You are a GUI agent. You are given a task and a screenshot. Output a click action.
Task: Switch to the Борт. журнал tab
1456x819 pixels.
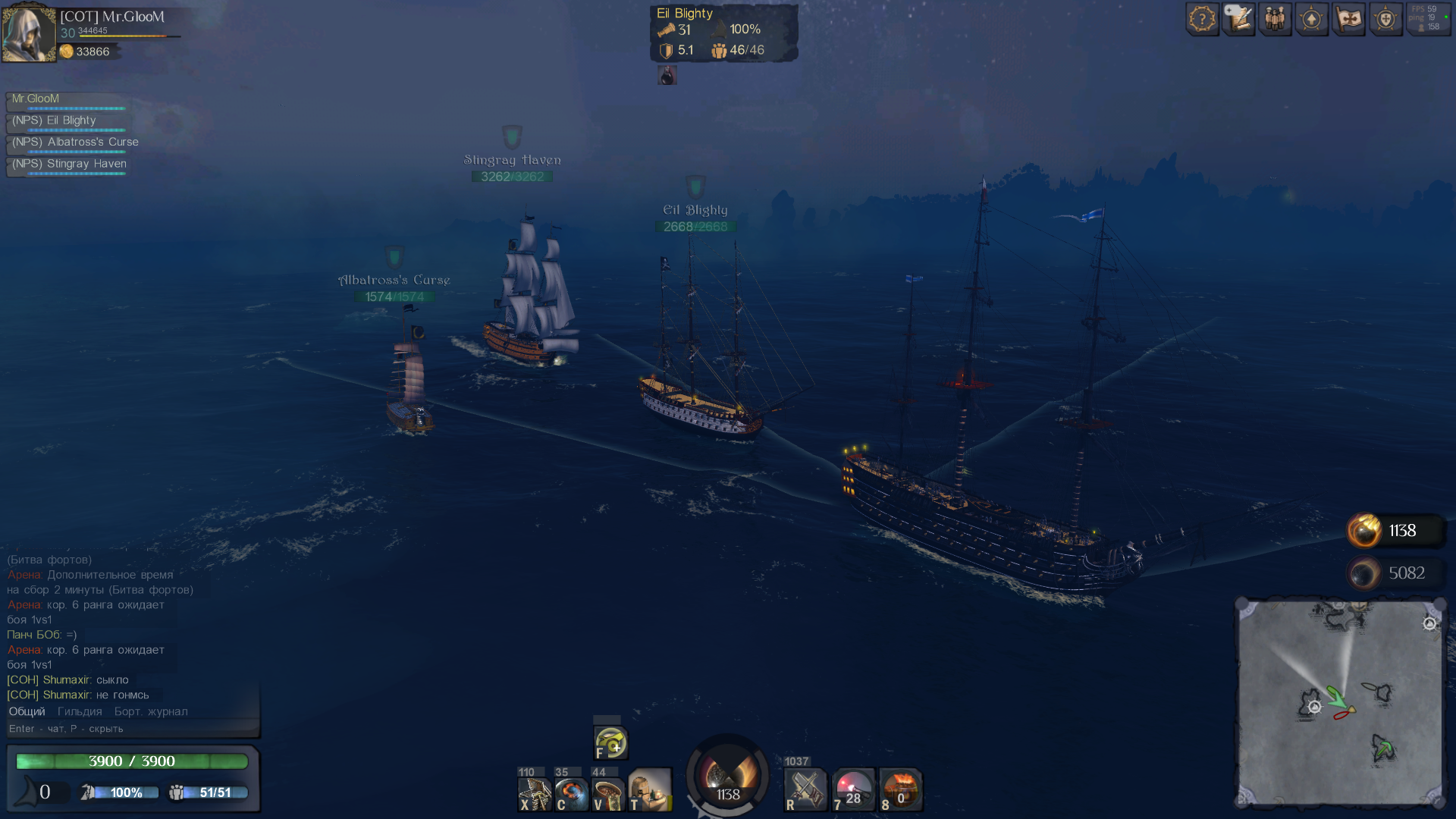click(x=151, y=711)
